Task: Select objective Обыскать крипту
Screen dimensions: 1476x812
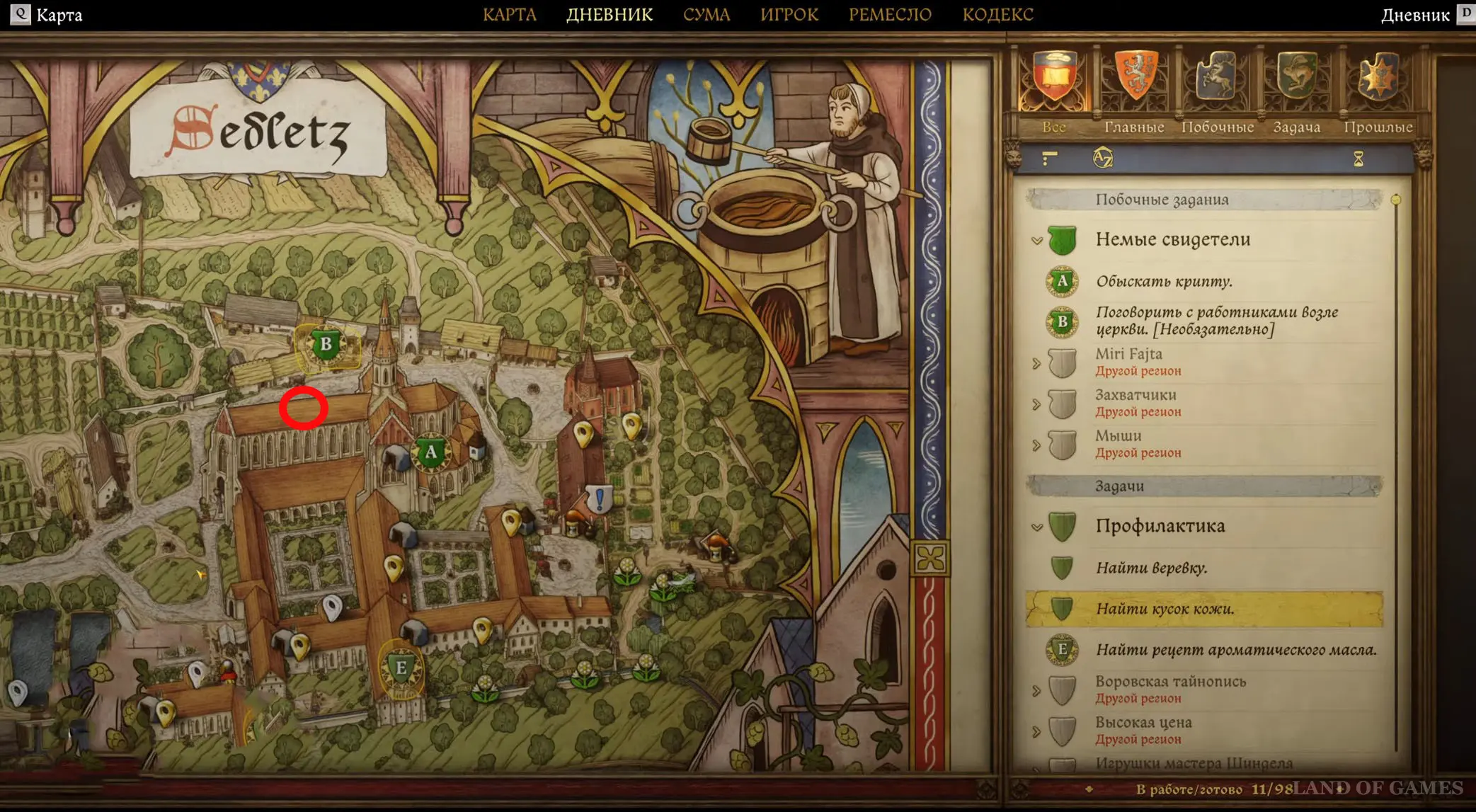Action: tap(1164, 282)
